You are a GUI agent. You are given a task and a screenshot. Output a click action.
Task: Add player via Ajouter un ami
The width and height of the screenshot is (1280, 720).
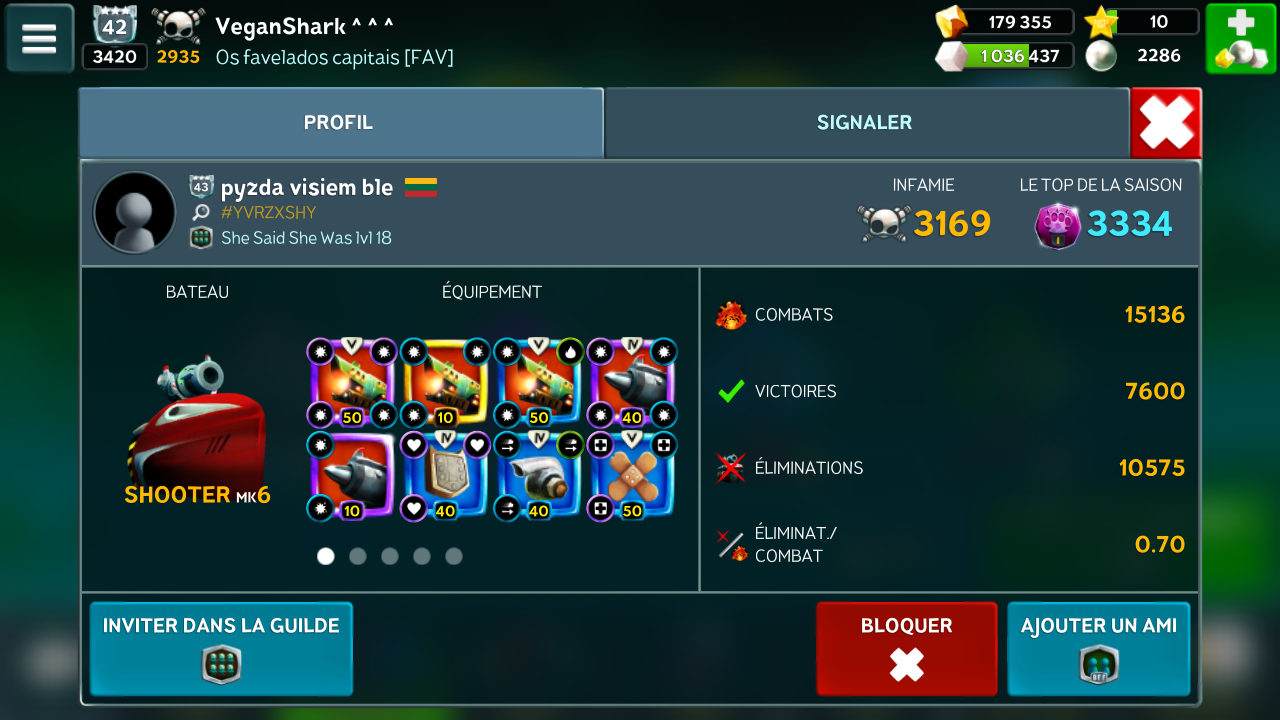click(x=1098, y=648)
